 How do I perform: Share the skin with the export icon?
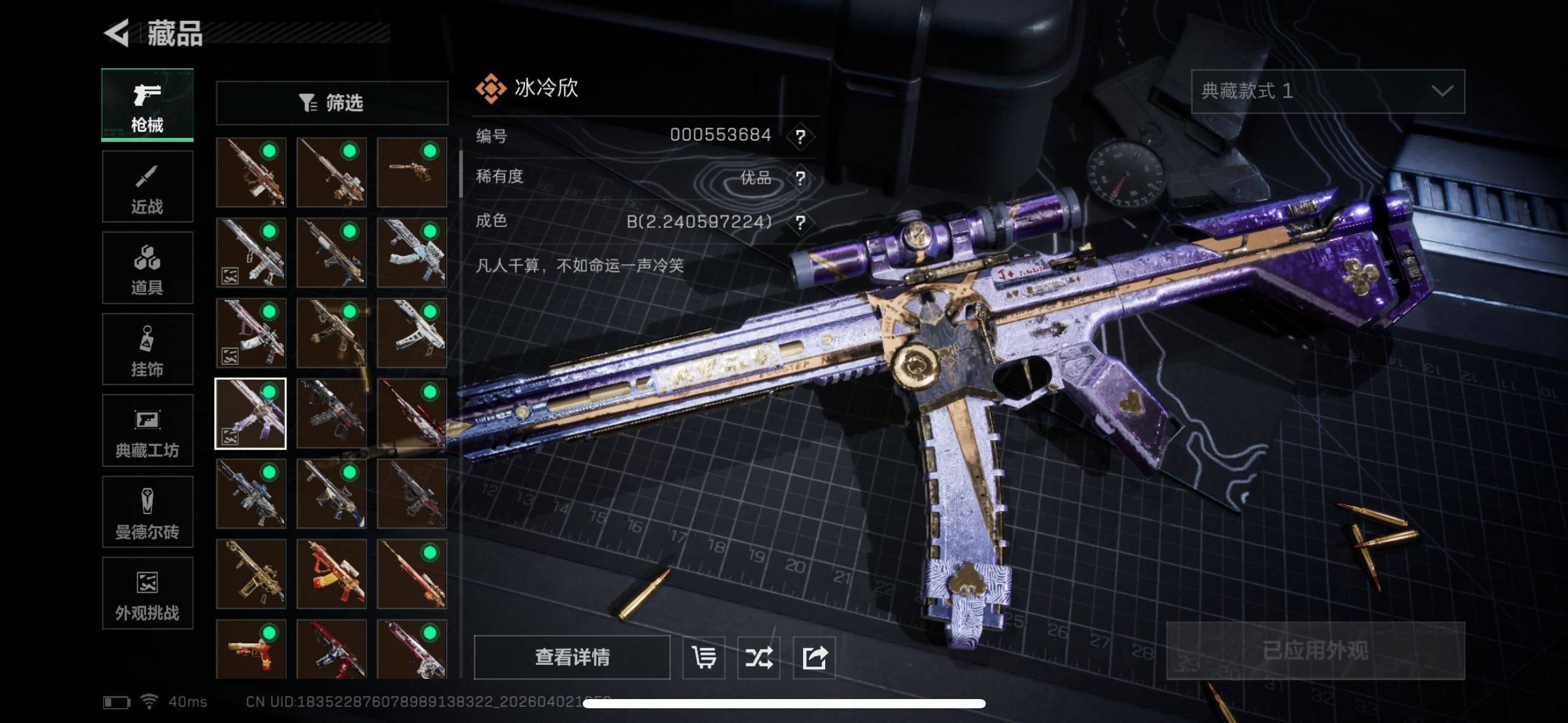[x=814, y=657]
